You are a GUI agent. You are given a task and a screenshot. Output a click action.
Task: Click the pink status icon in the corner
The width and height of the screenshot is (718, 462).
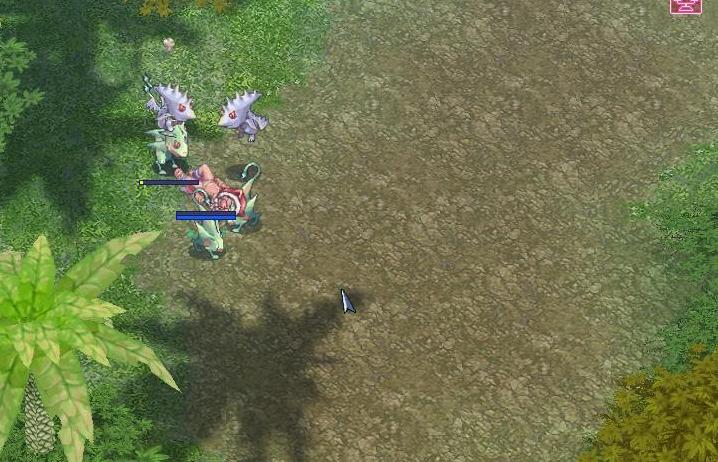pos(685,6)
